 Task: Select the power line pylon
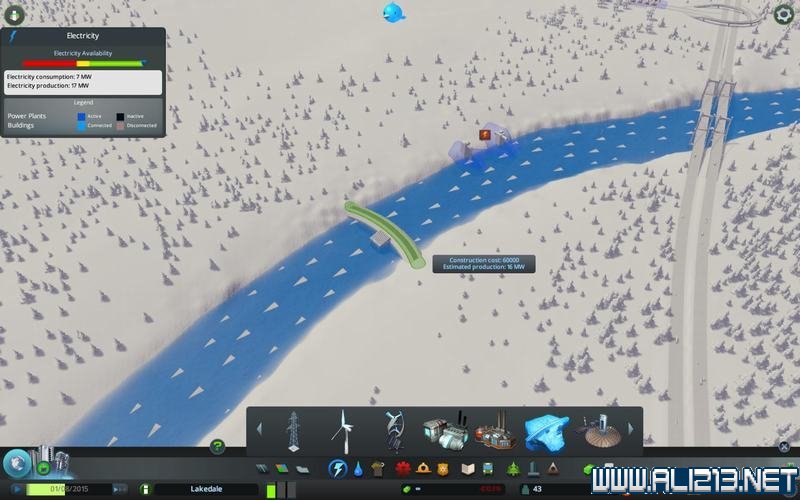[x=294, y=432]
